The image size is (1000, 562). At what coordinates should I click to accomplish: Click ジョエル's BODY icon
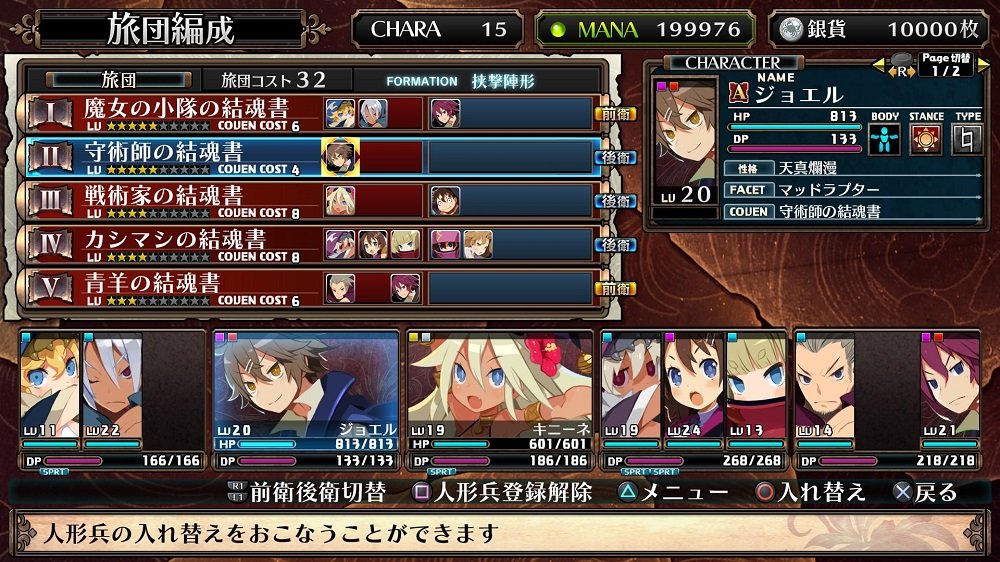tap(884, 138)
